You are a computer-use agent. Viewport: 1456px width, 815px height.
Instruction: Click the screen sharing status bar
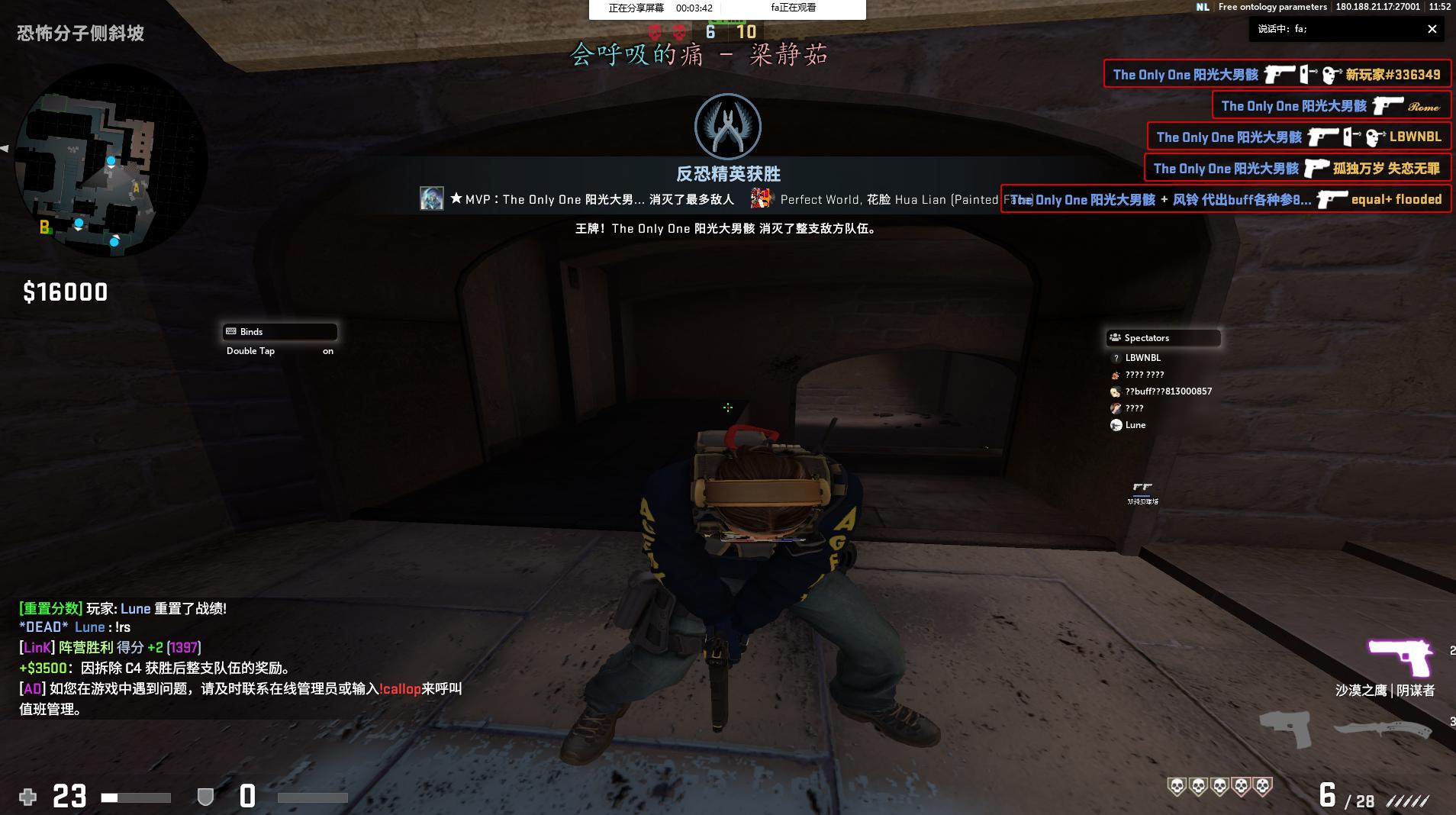726,8
